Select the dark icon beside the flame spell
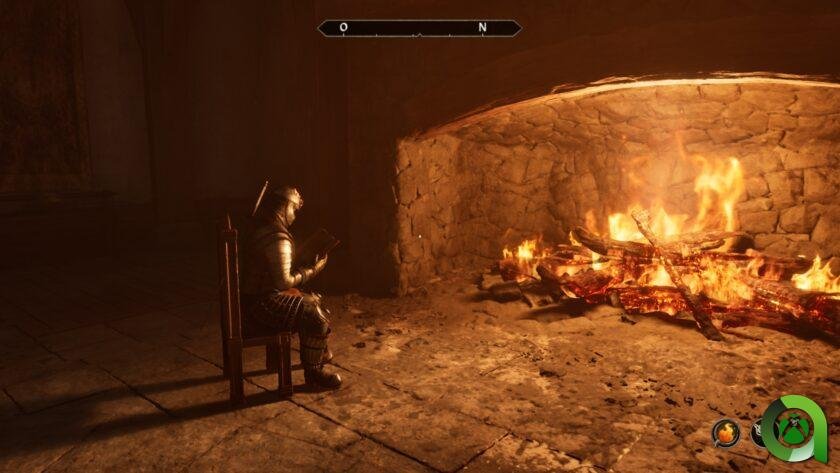The width and height of the screenshot is (840, 473). point(758,433)
